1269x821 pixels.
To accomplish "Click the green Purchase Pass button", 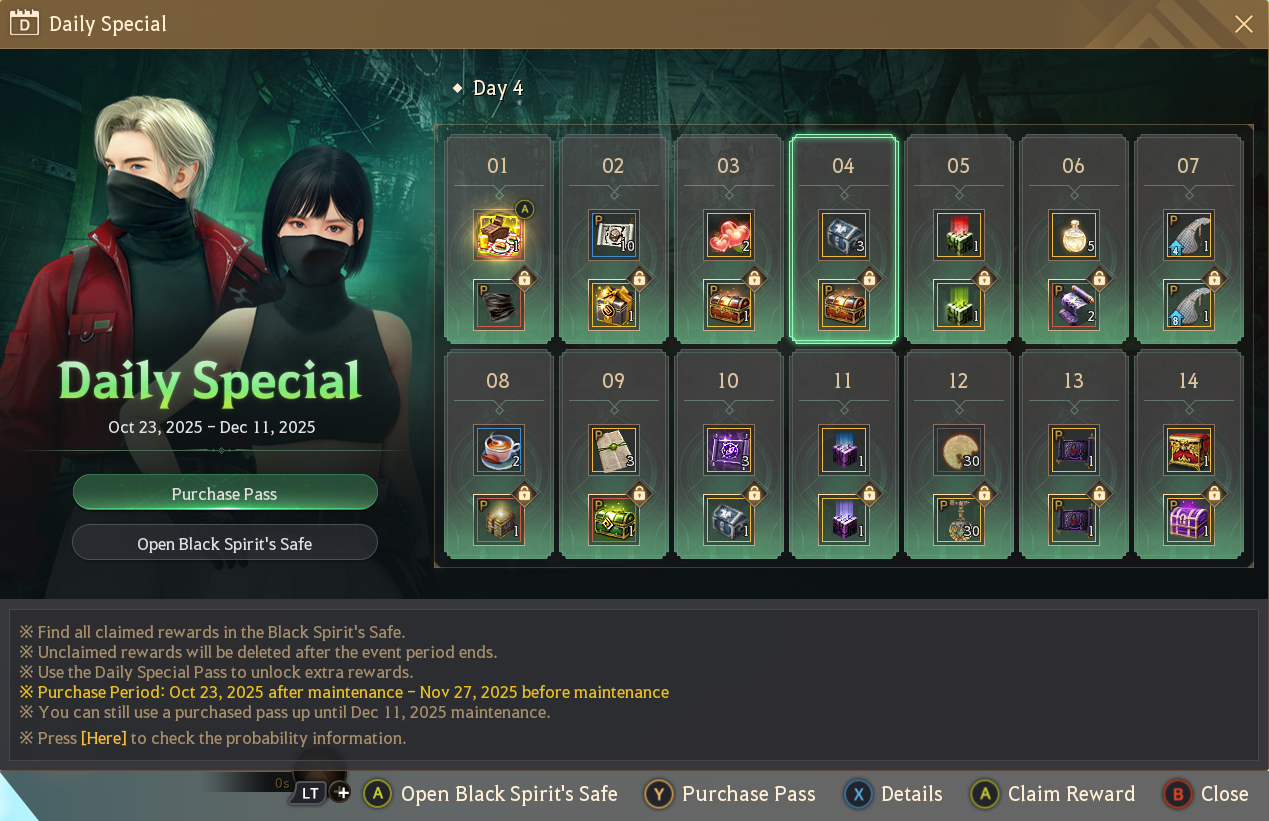I will tap(225, 493).
